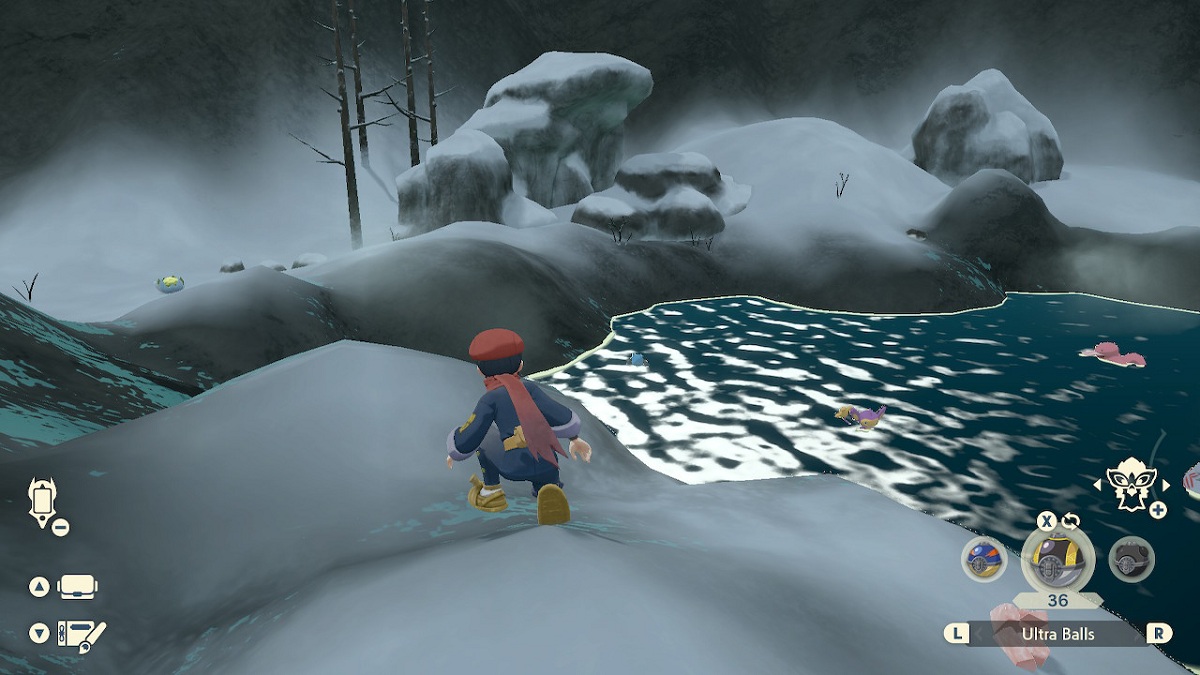
Task: Choose the selected Ultra Ball slot
Action: 1057,558
